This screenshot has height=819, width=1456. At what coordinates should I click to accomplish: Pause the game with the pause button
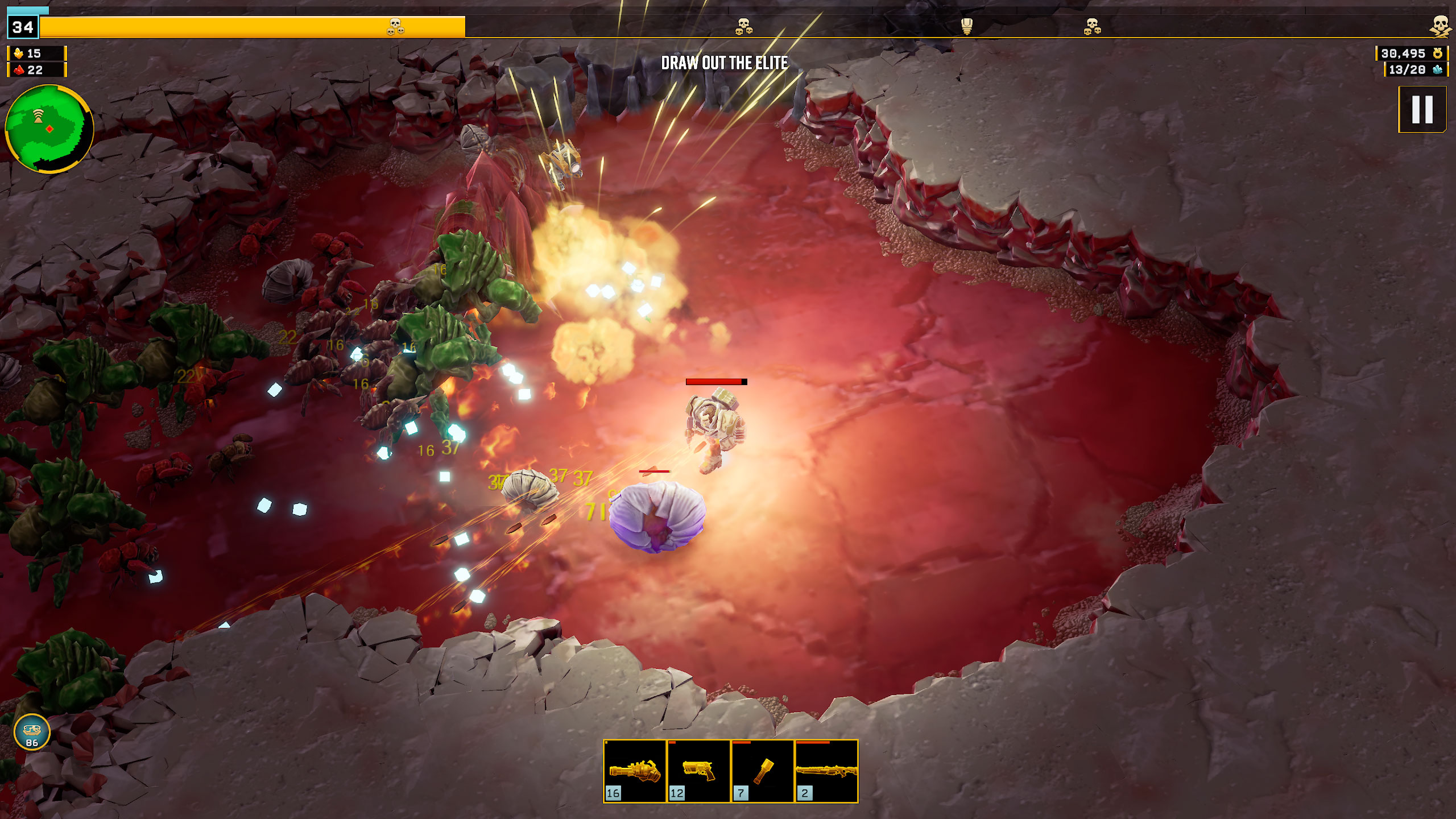click(1422, 109)
